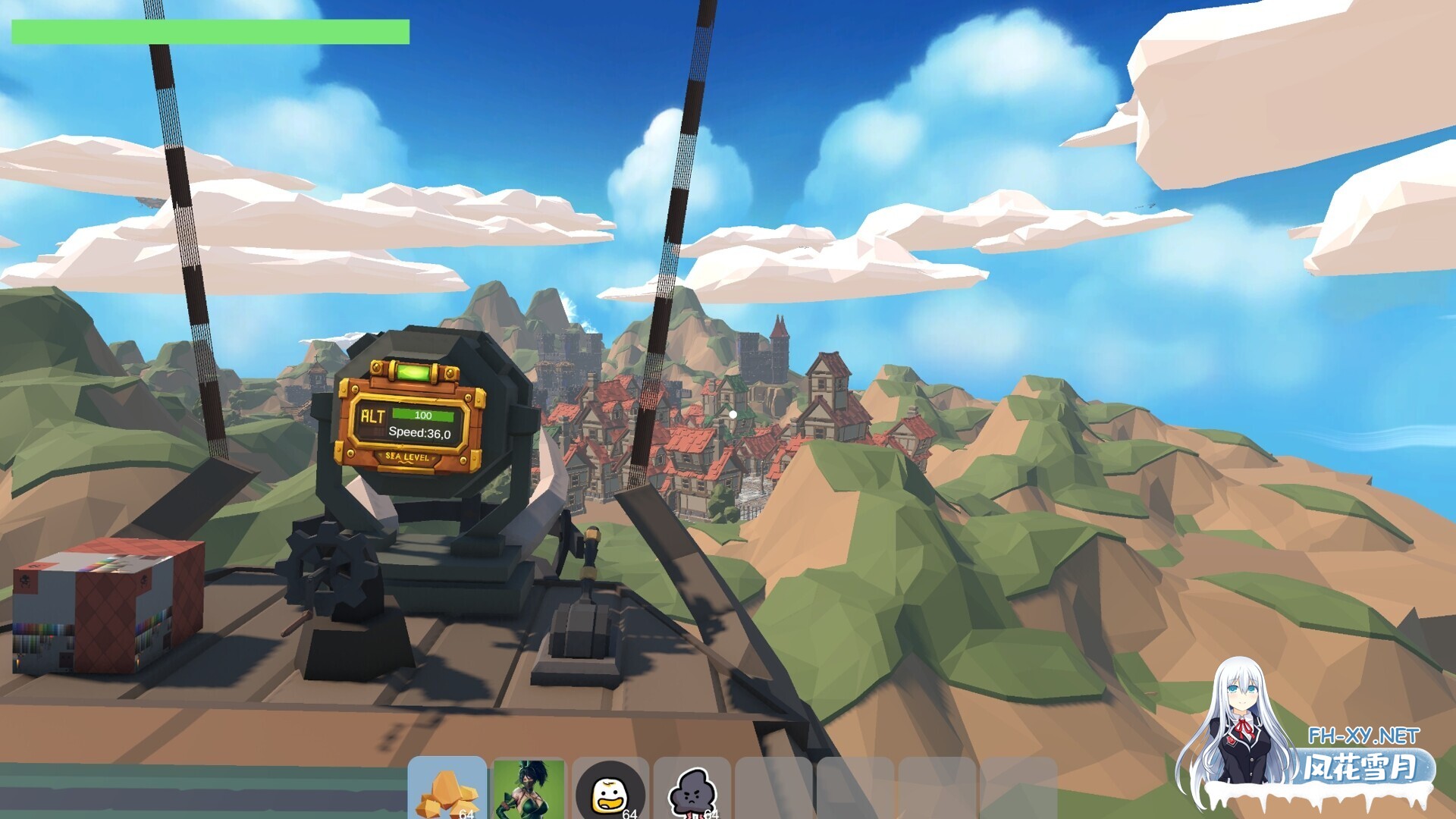1456x819 pixels.
Task: Select the second empty hotbar slot
Action: [x=857, y=789]
